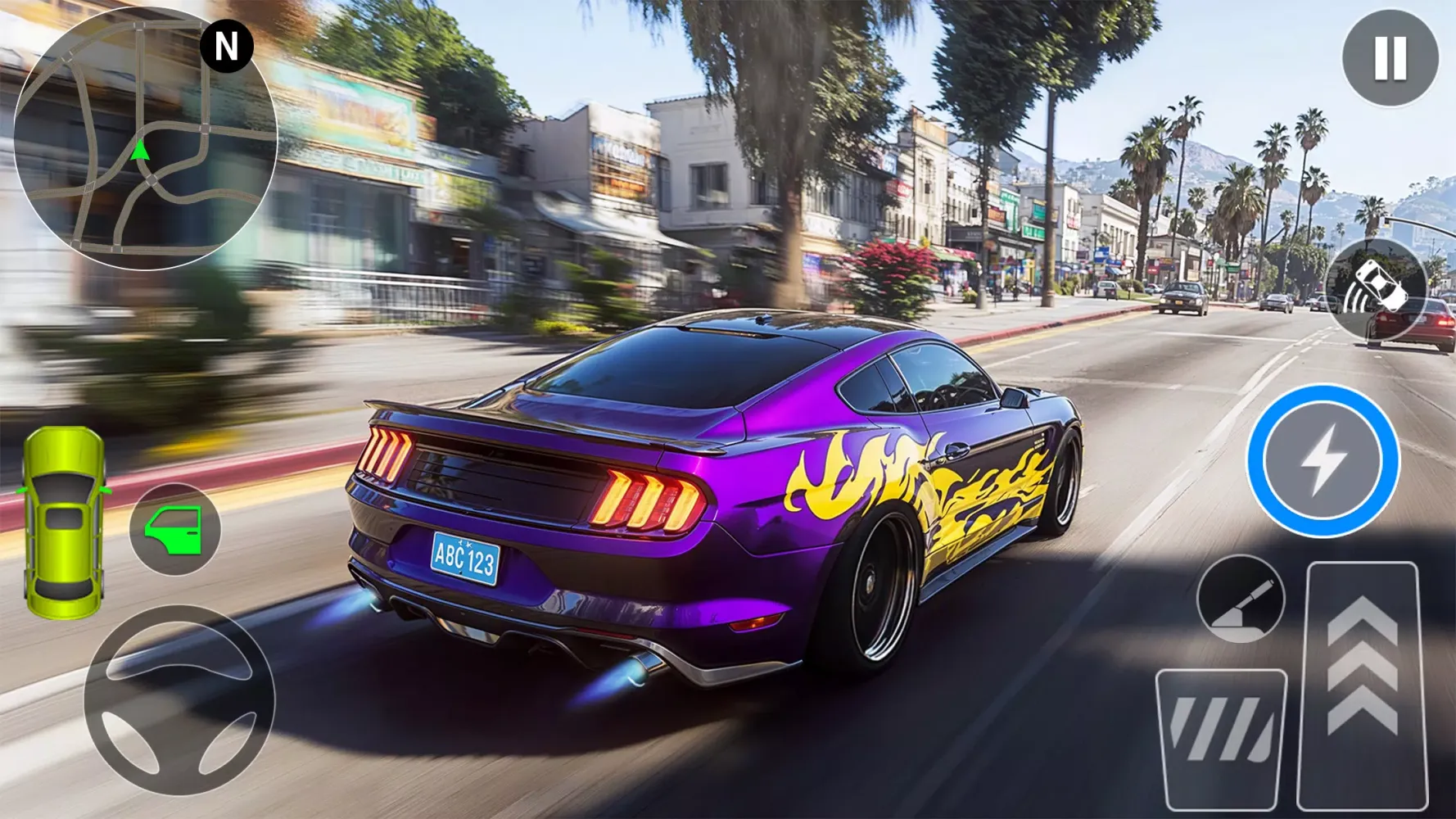This screenshot has height=819, width=1456.
Task: Tap the player arrow inside the minimap
Action: 141,152
